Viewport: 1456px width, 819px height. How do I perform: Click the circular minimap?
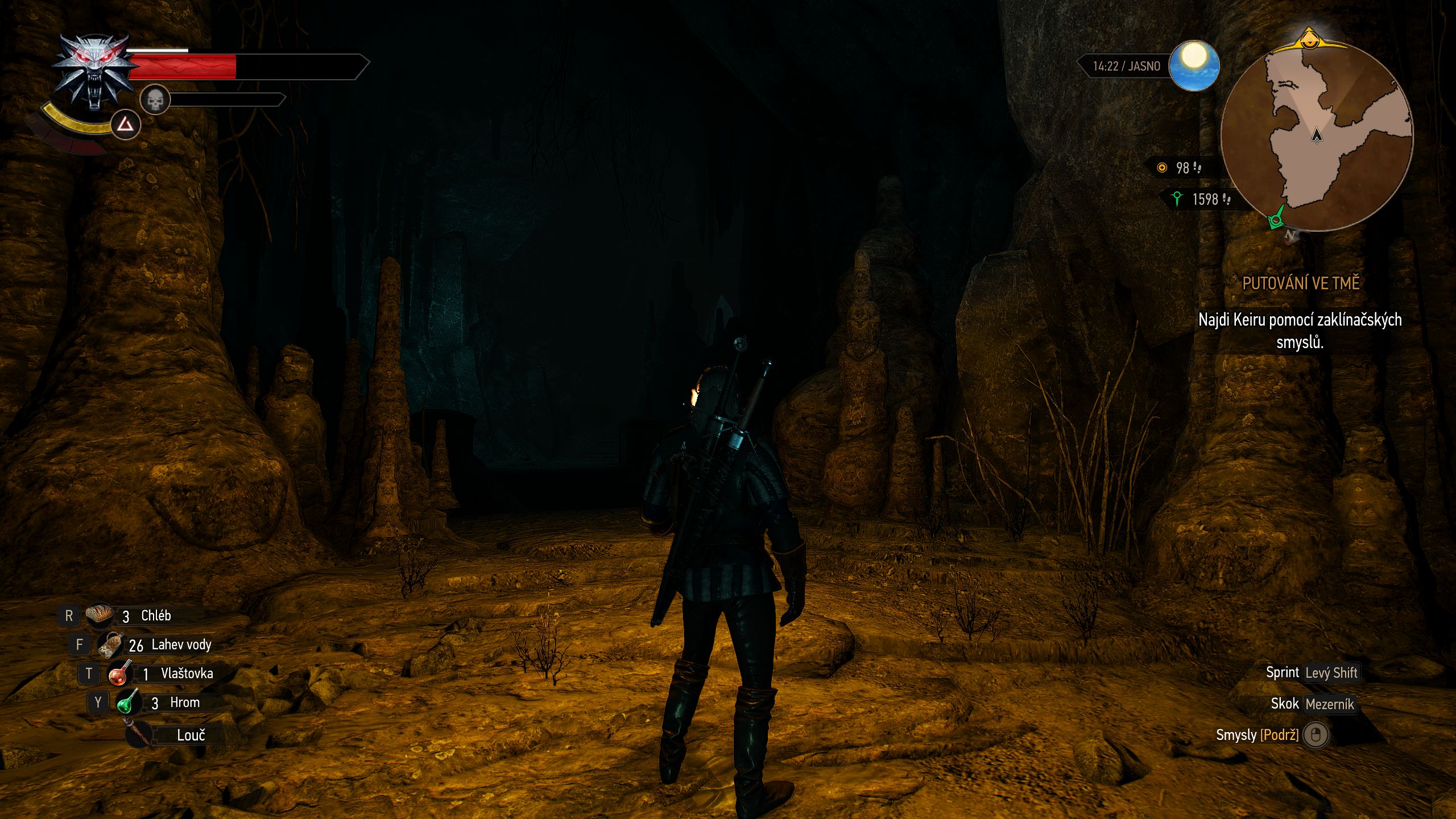click(x=1316, y=136)
